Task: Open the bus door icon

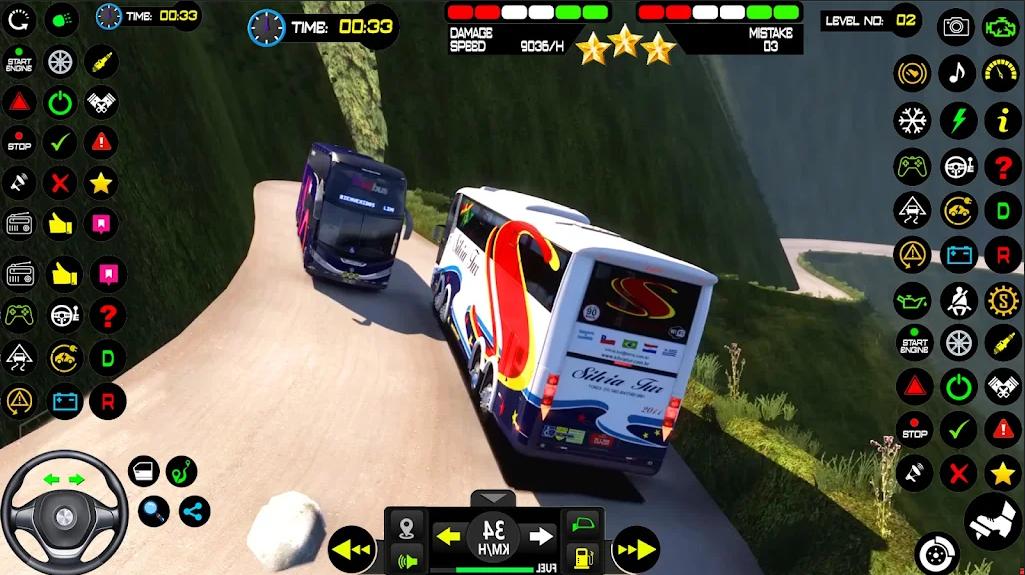Action: pyautogui.click(x=144, y=472)
